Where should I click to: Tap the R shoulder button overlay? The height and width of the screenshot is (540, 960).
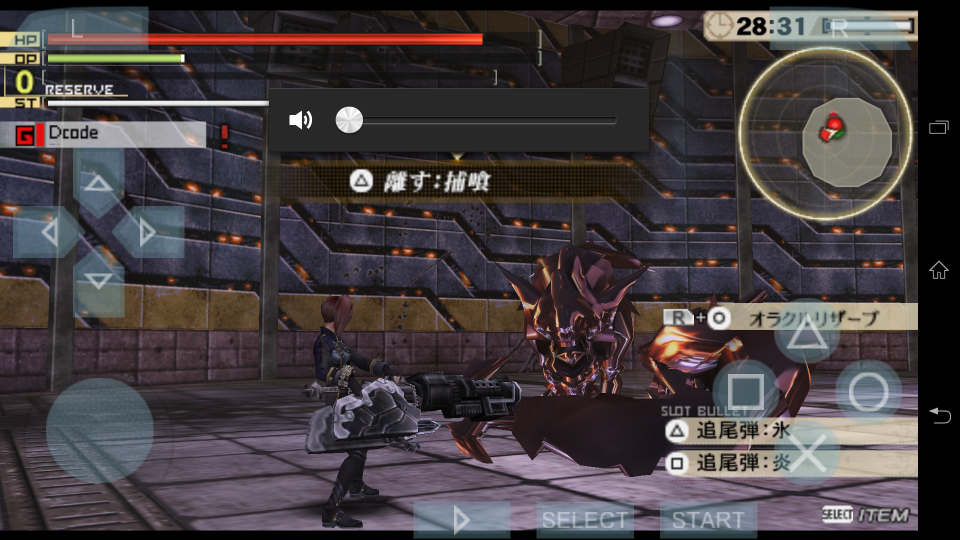(840, 28)
